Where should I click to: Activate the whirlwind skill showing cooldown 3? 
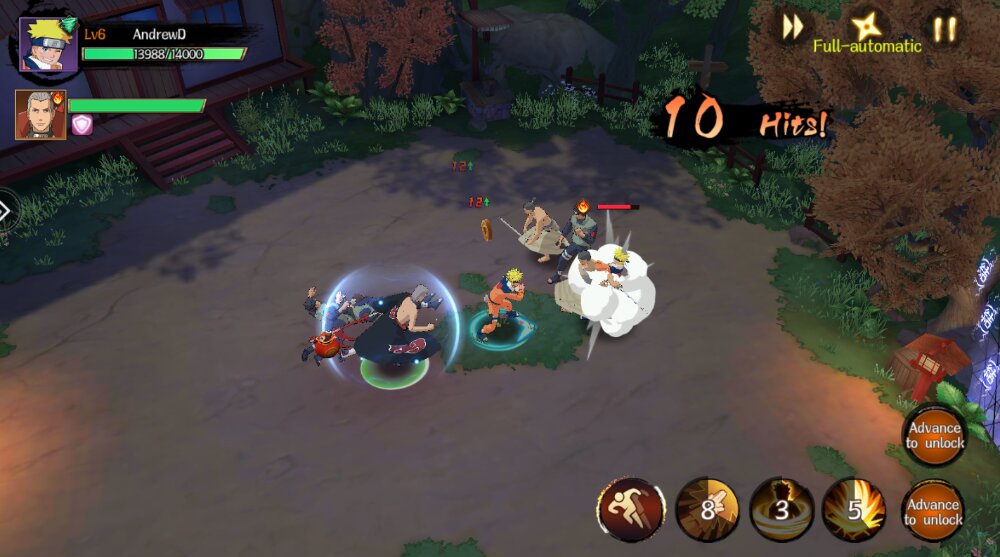[781, 510]
